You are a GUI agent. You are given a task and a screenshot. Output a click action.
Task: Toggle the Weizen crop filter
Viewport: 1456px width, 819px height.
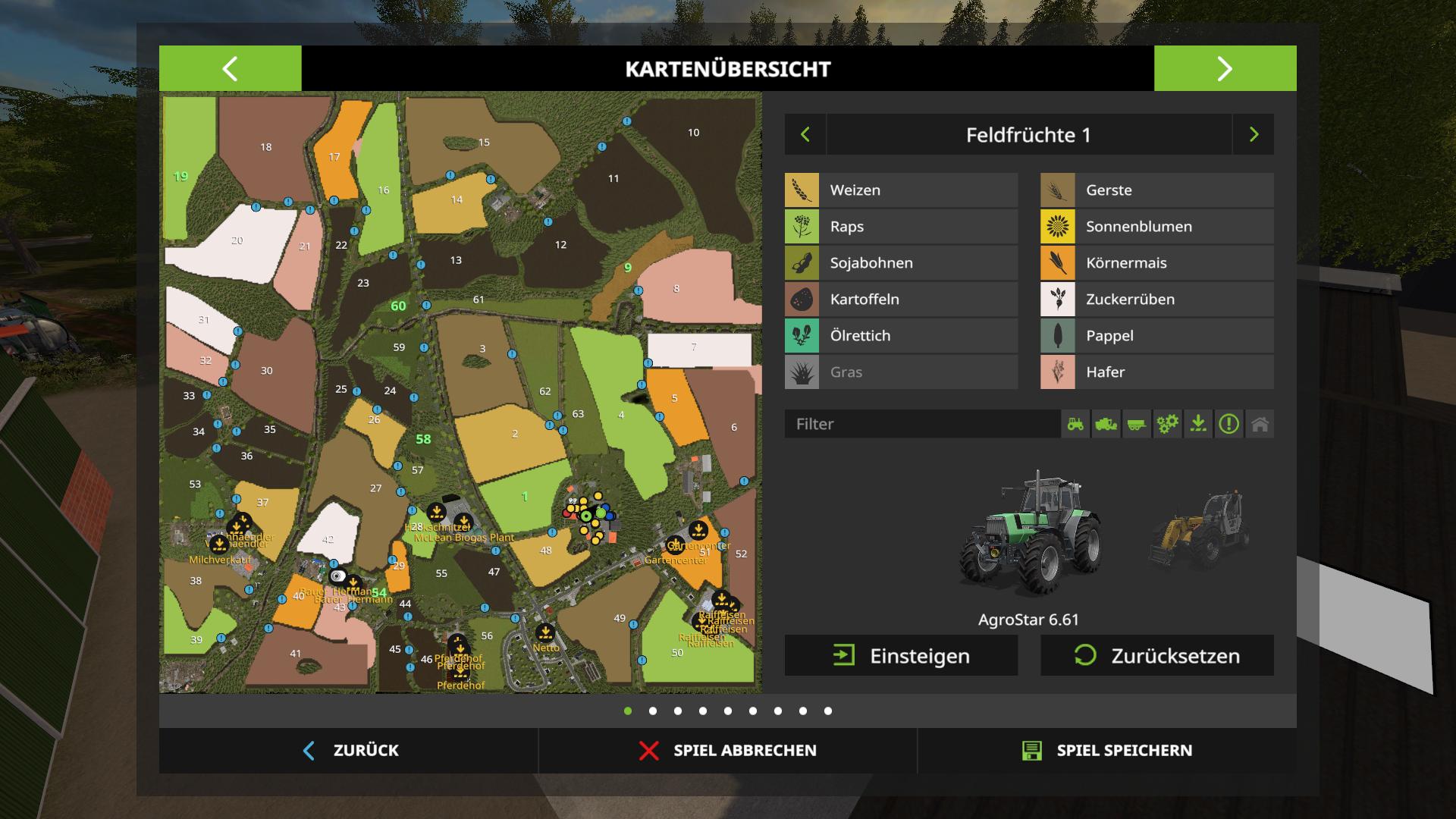click(901, 190)
